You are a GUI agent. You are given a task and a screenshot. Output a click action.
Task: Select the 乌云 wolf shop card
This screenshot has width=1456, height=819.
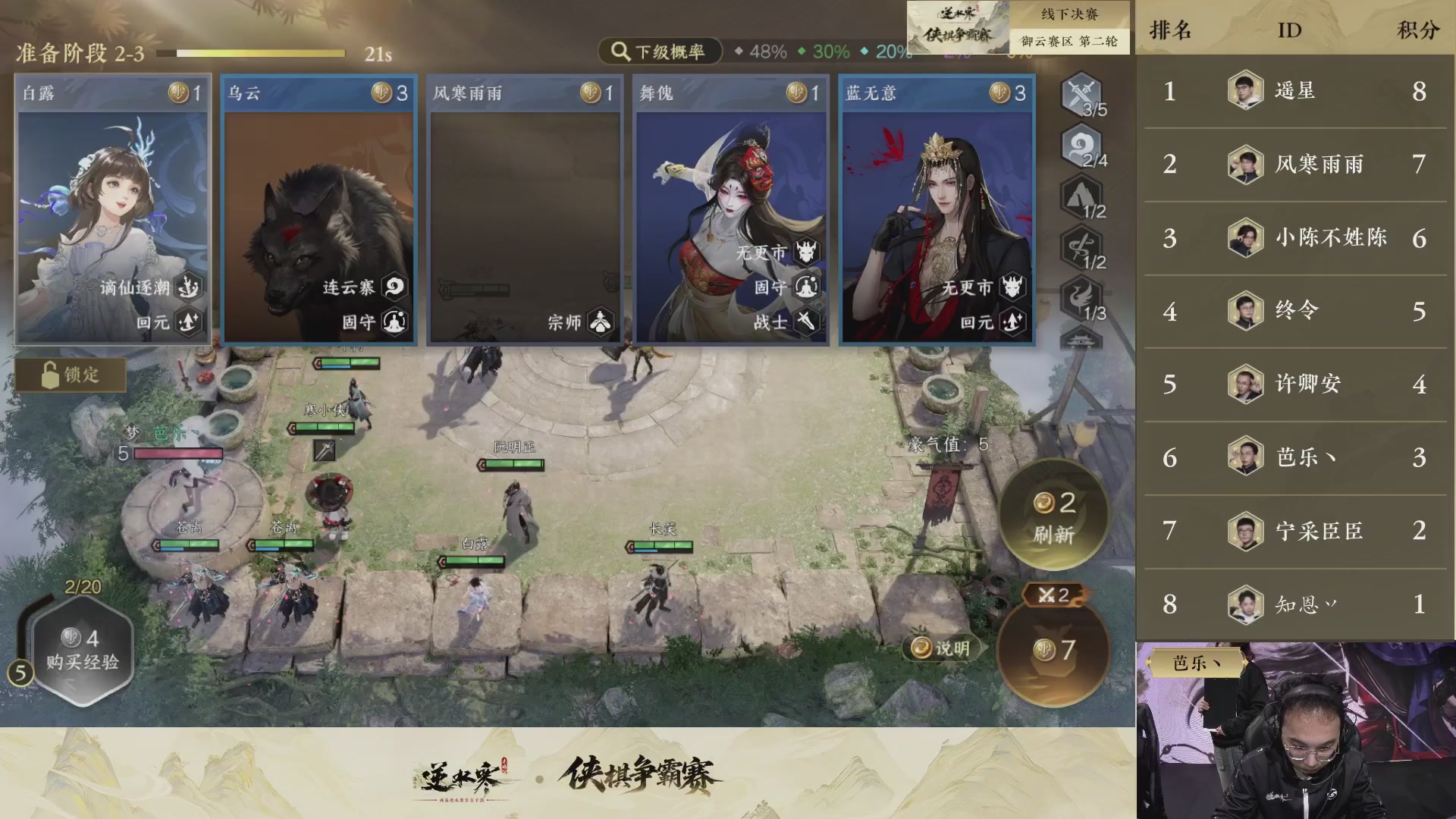pos(318,210)
